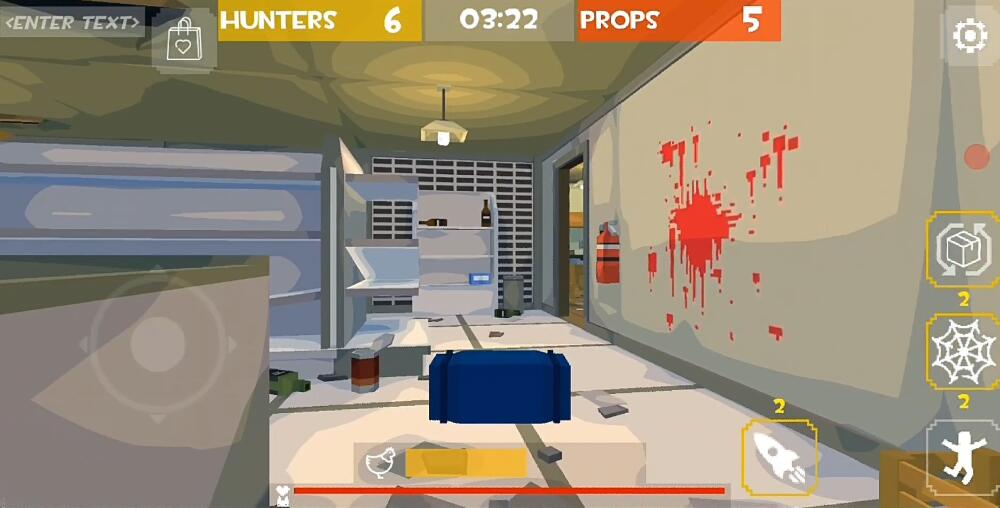
Task: Tap the Enter Text chat field
Action: coord(72,22)
